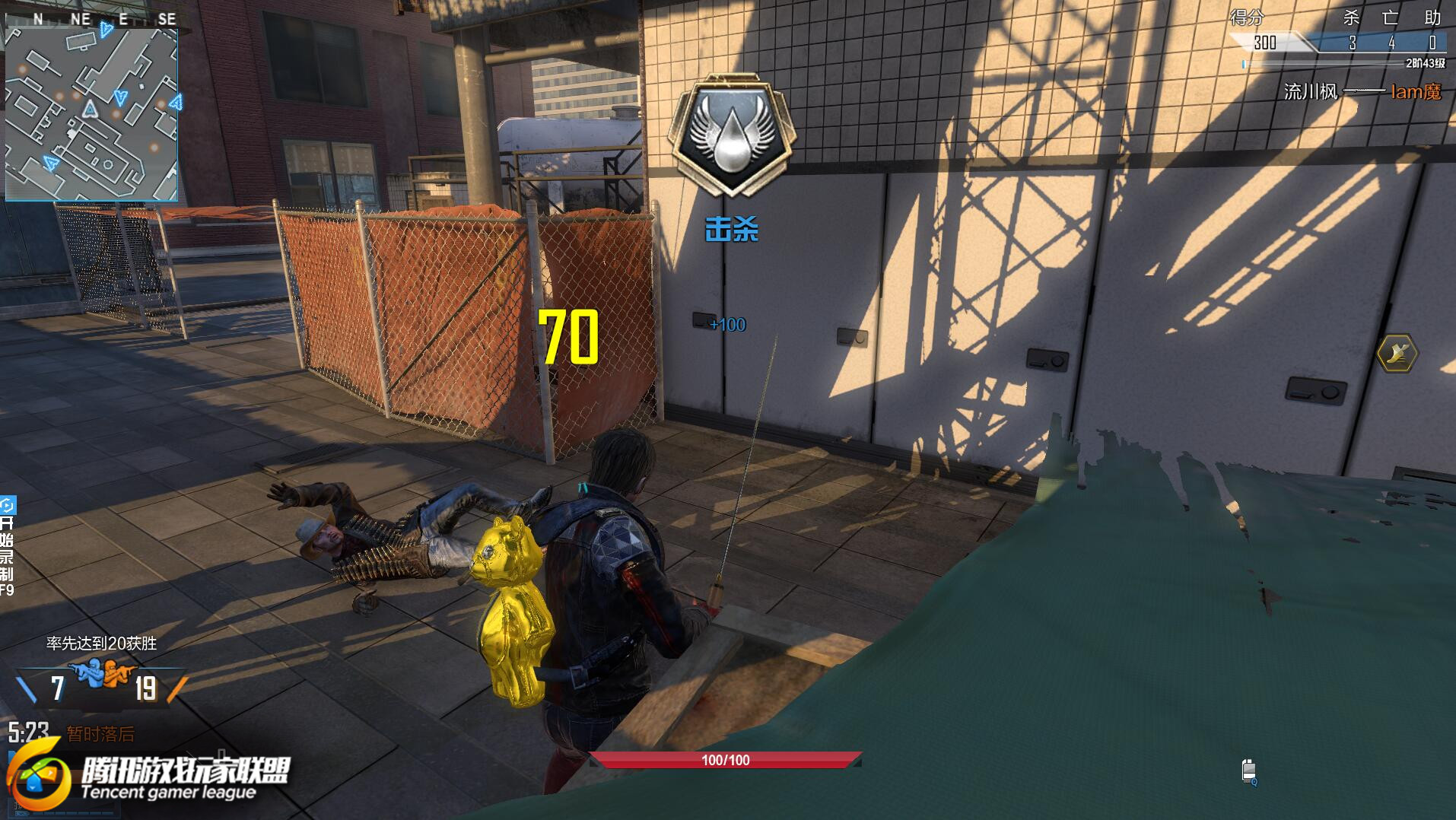Image resolution: width=1456 pixels, height=820 pixels.
Task: Start recording with the 开始录制 overlay button
Action: tap(7, 546)
